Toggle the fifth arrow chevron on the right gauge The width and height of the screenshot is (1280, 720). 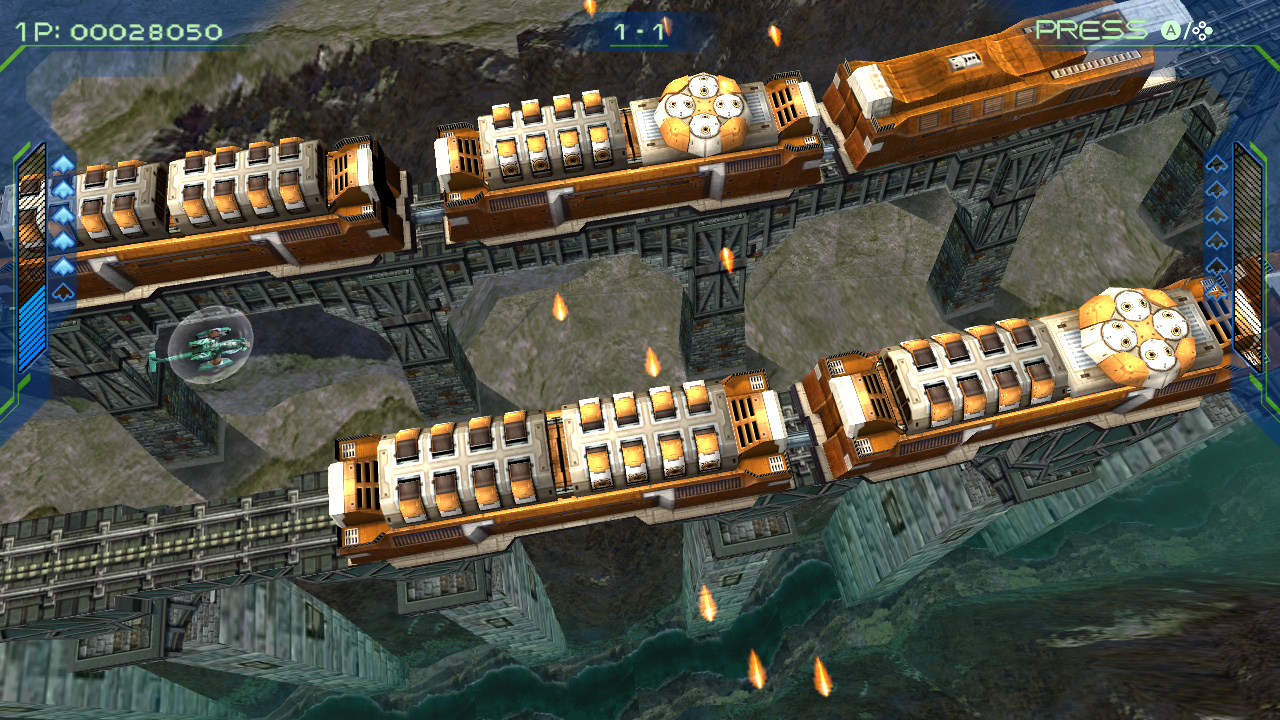1217,265
